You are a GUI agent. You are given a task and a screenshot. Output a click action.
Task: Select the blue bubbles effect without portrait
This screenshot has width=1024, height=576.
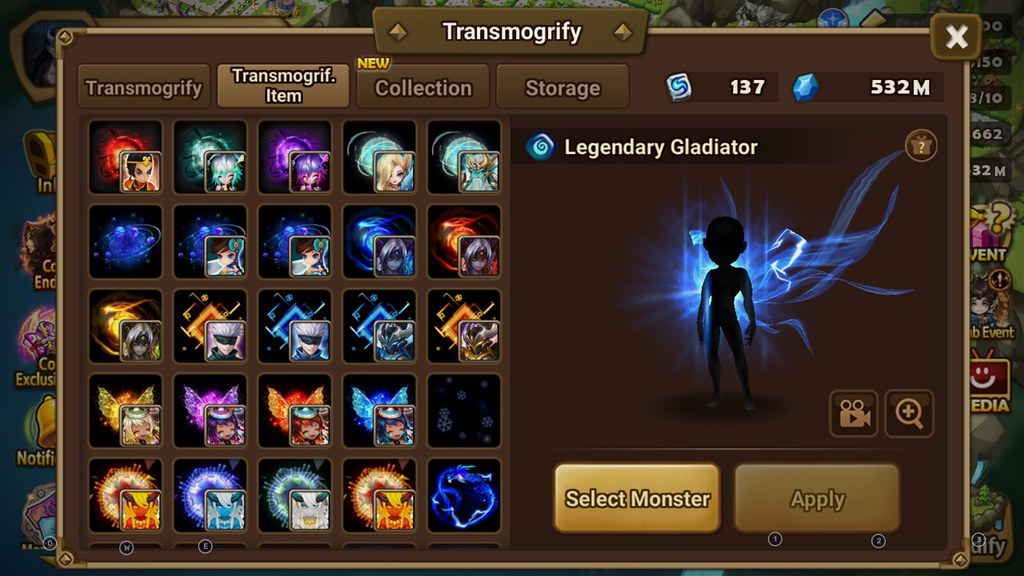tap(125, 242)
